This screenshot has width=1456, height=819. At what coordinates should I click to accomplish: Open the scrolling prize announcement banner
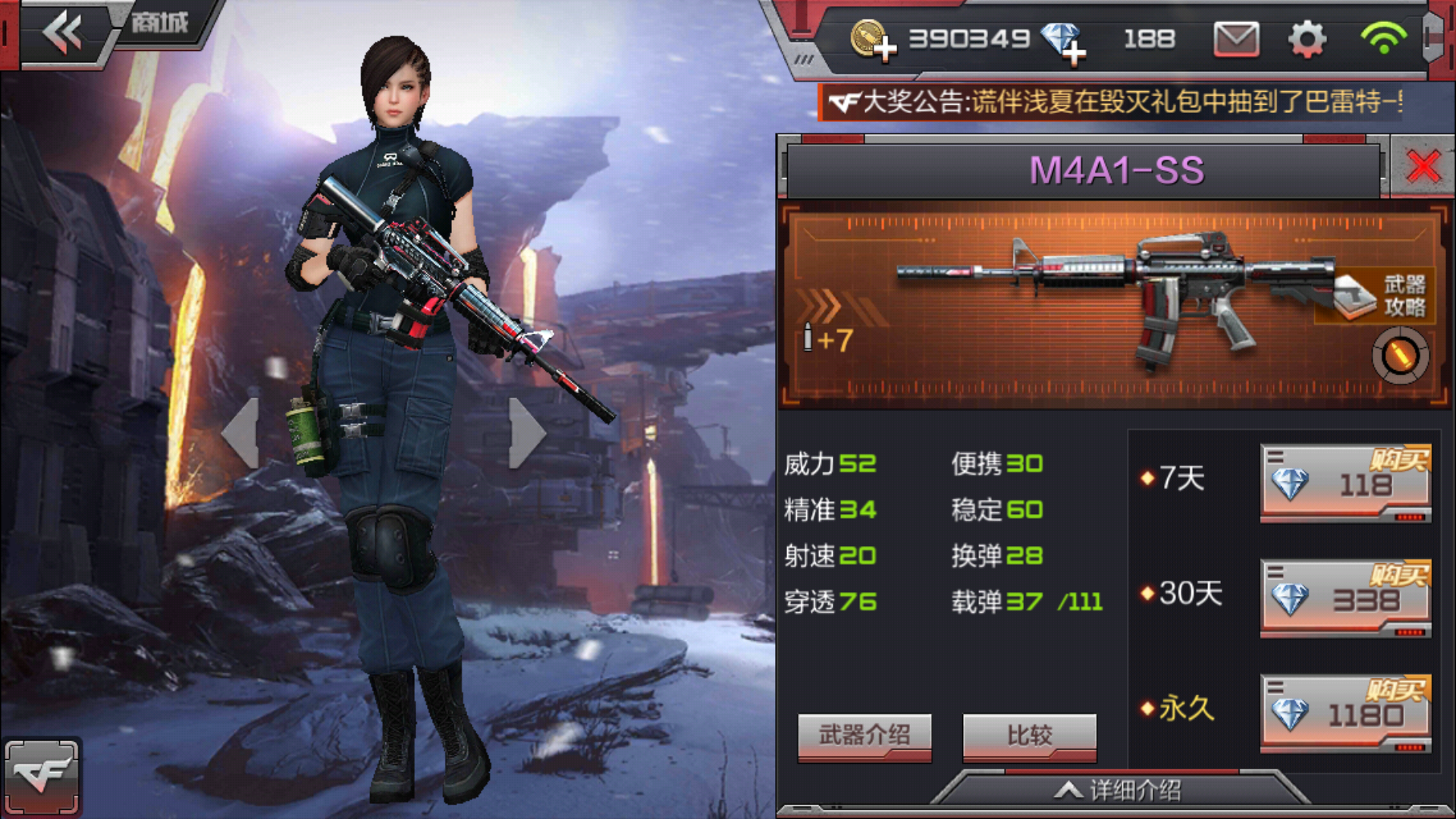point(1115,102)
